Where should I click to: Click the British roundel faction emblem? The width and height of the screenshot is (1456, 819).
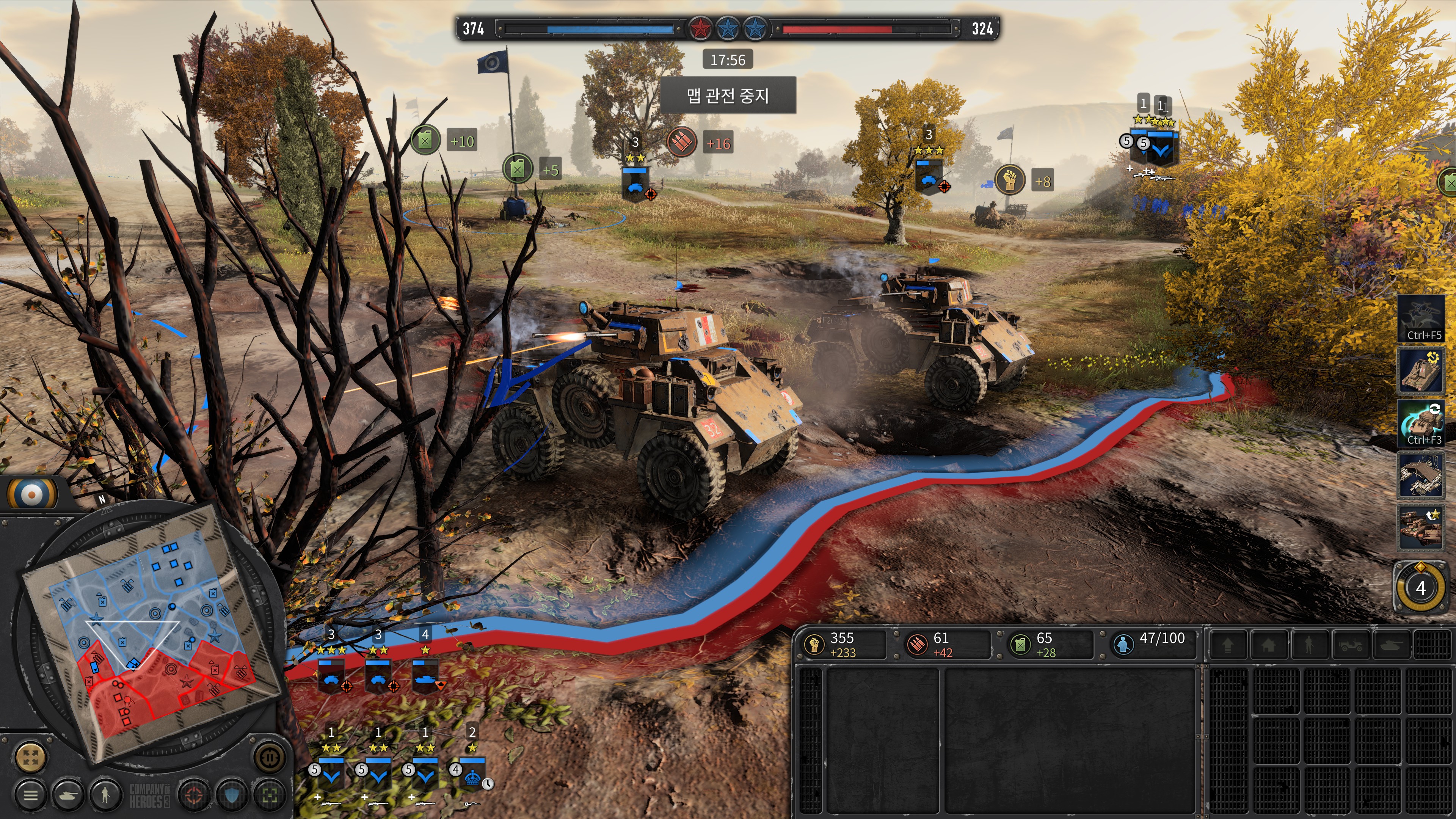tap(32, 493)
